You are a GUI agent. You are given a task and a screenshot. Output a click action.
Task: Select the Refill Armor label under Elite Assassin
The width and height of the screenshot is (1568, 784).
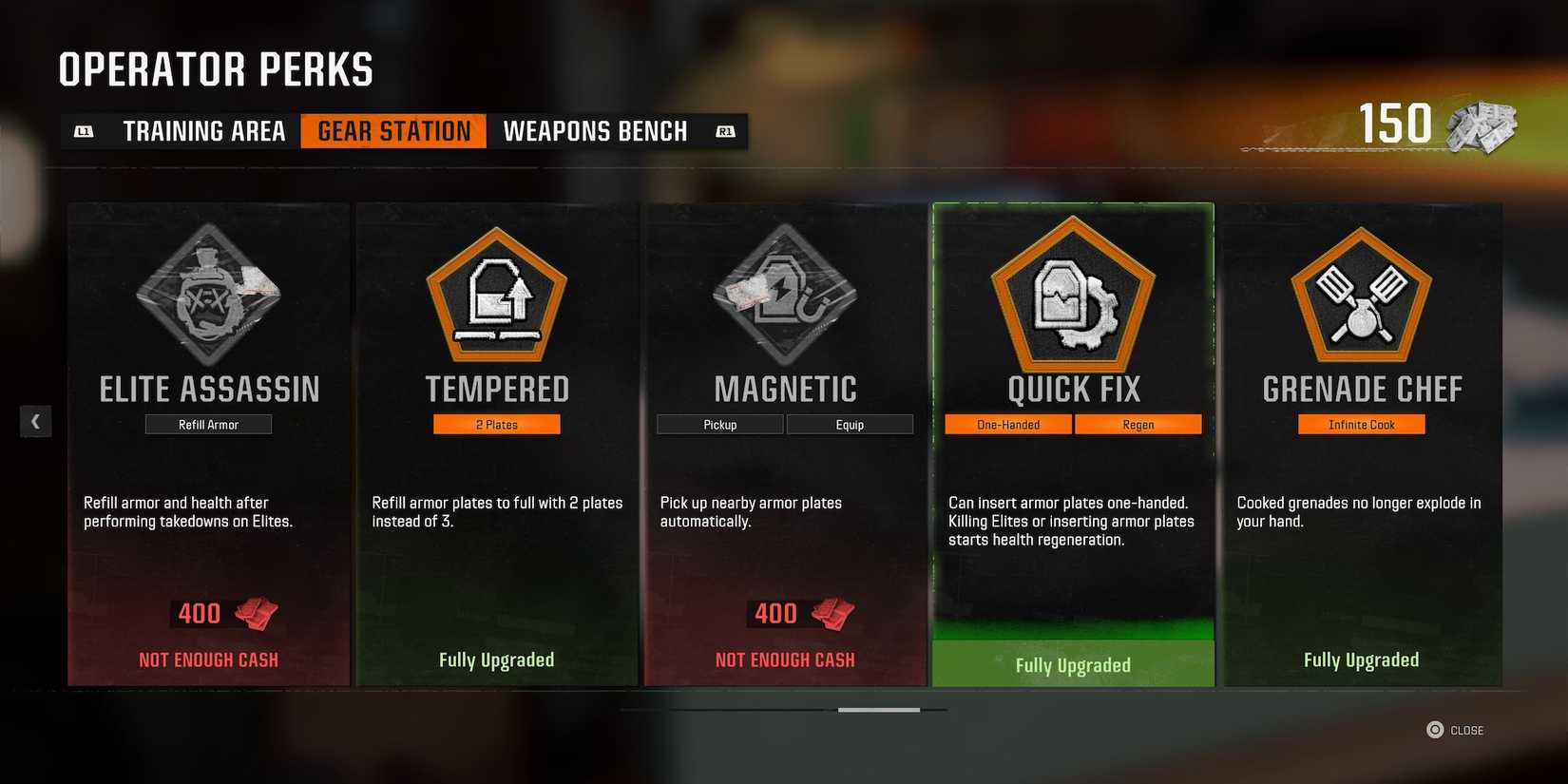coord(208,424)
